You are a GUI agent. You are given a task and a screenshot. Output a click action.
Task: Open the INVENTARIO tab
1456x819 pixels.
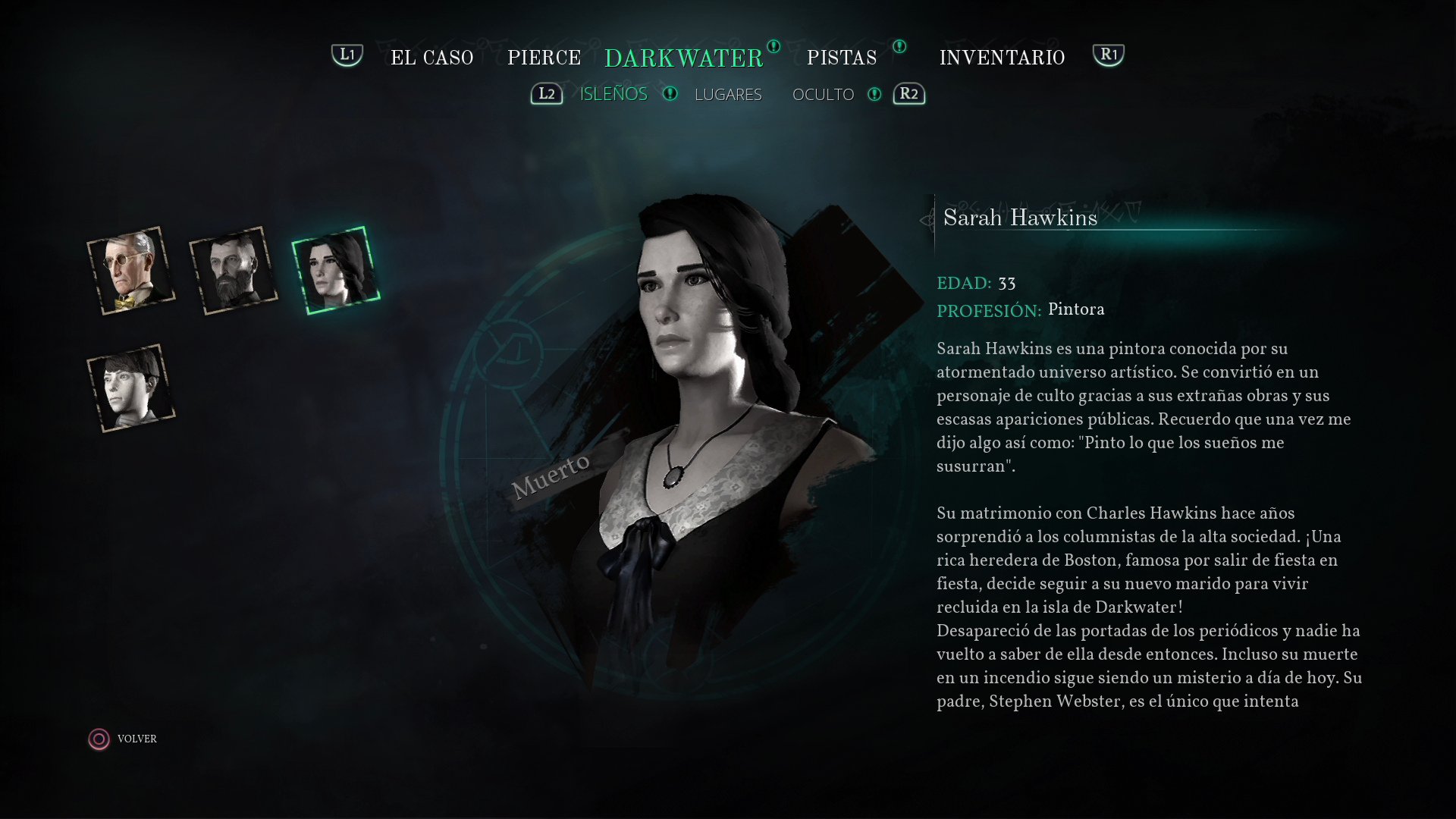(x=1002, y=58)
